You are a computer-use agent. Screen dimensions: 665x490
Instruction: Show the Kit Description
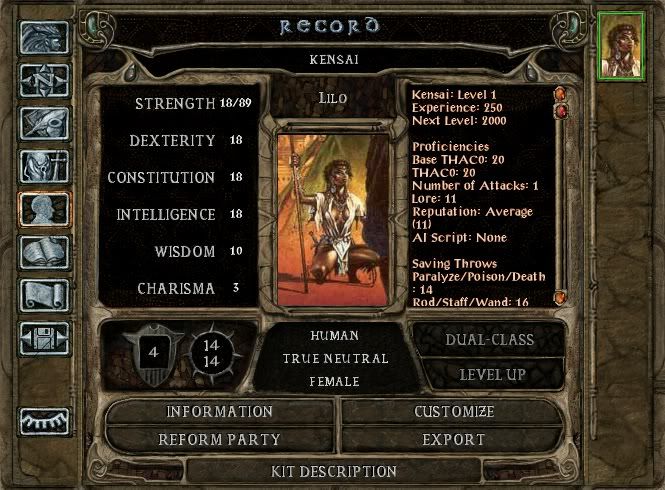pos(334,471)
